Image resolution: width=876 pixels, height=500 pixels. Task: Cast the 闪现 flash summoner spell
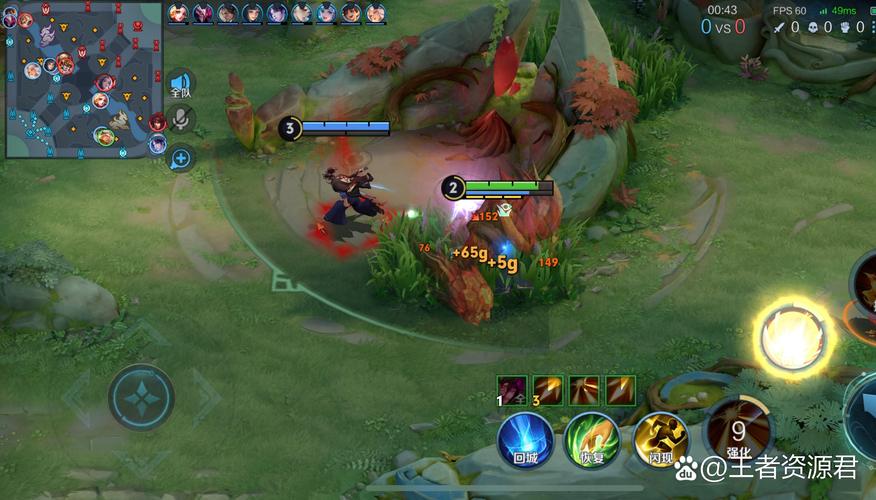(x=660, y=438)
